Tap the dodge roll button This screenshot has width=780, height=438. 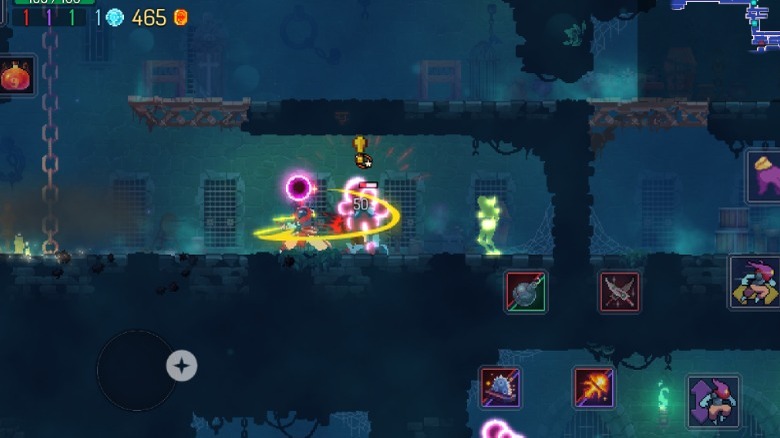coord(755,282)
